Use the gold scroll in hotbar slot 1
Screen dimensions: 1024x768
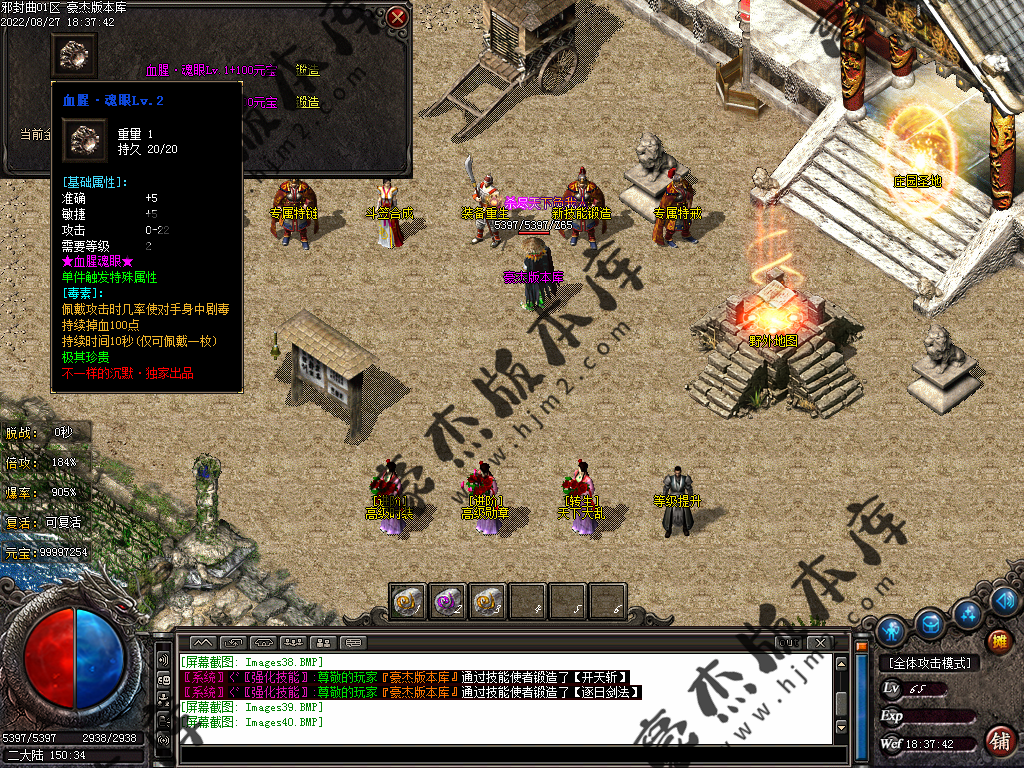coord(408,601)
